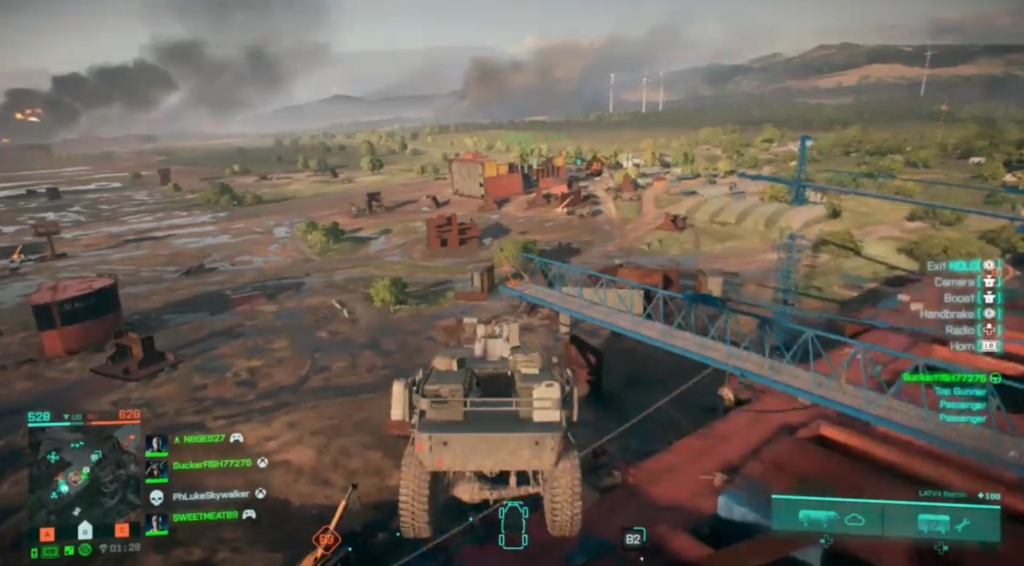This screenshot has width=1024, height=566.
Task: Select objective B flag marker
Action: 85,531
